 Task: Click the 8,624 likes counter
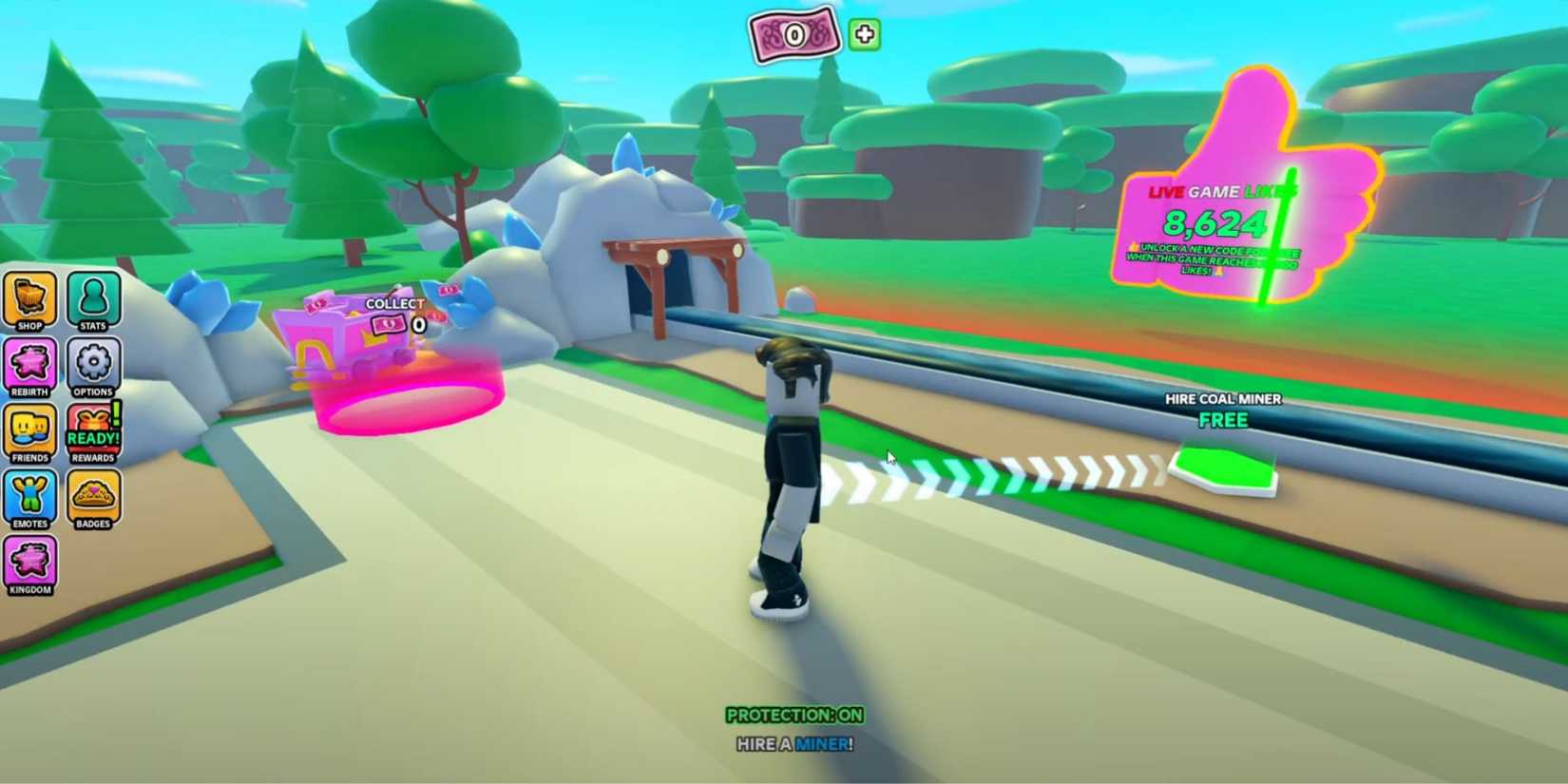[x=1214, y=223]
